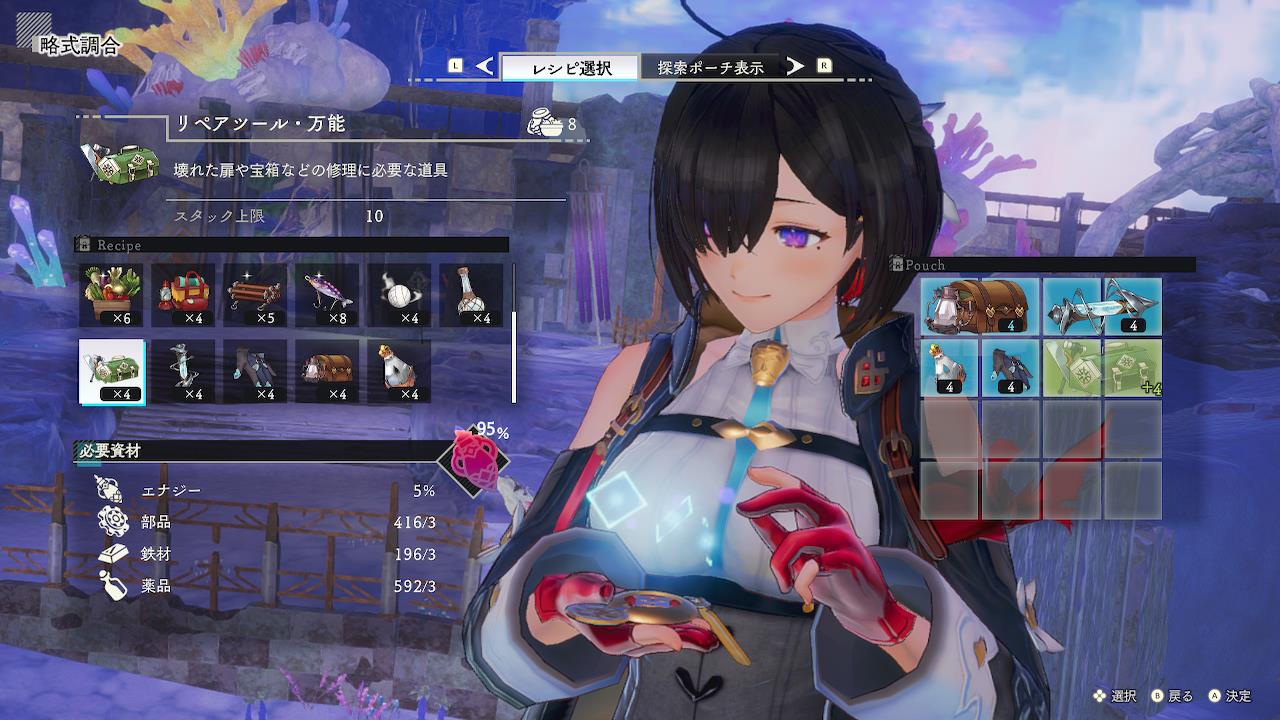Click the right arrow beside the tabs
The image size is (1280, 720).
pyautogui.click(x=795, y=67)
